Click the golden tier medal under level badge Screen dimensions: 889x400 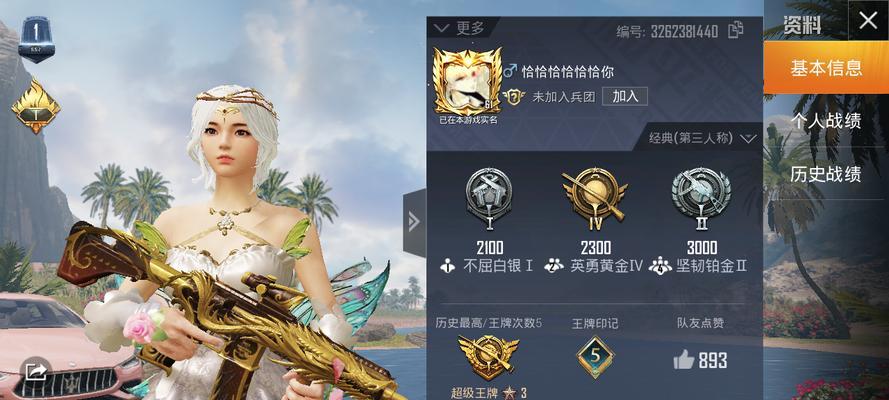[x=36, y=104]
